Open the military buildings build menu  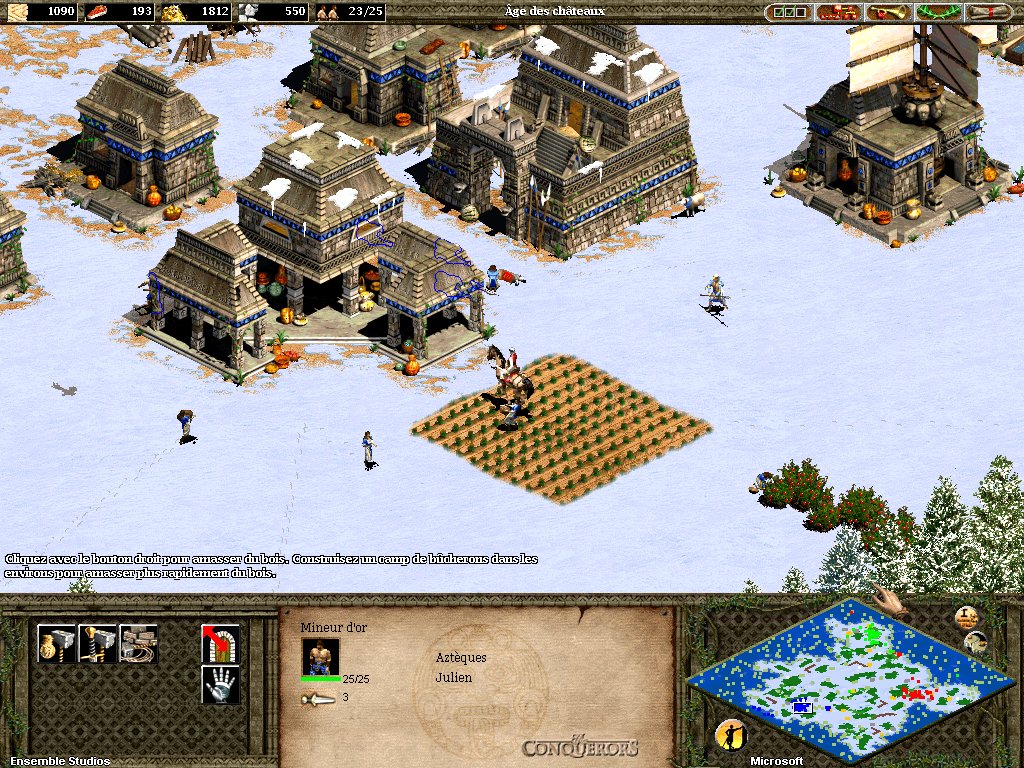tap(97, 644)
